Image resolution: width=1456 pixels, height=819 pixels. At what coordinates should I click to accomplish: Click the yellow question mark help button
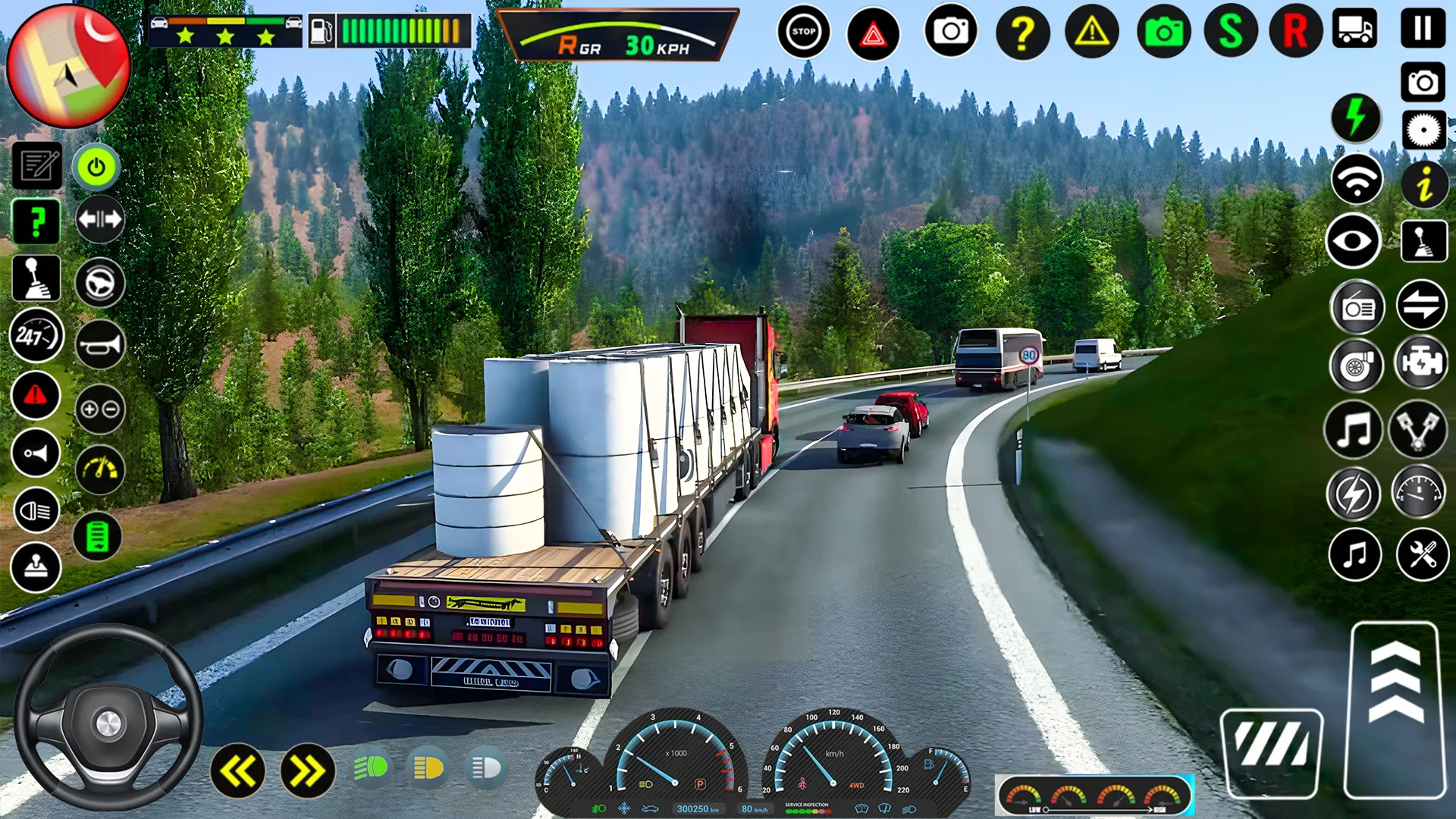pos(1022,33)
